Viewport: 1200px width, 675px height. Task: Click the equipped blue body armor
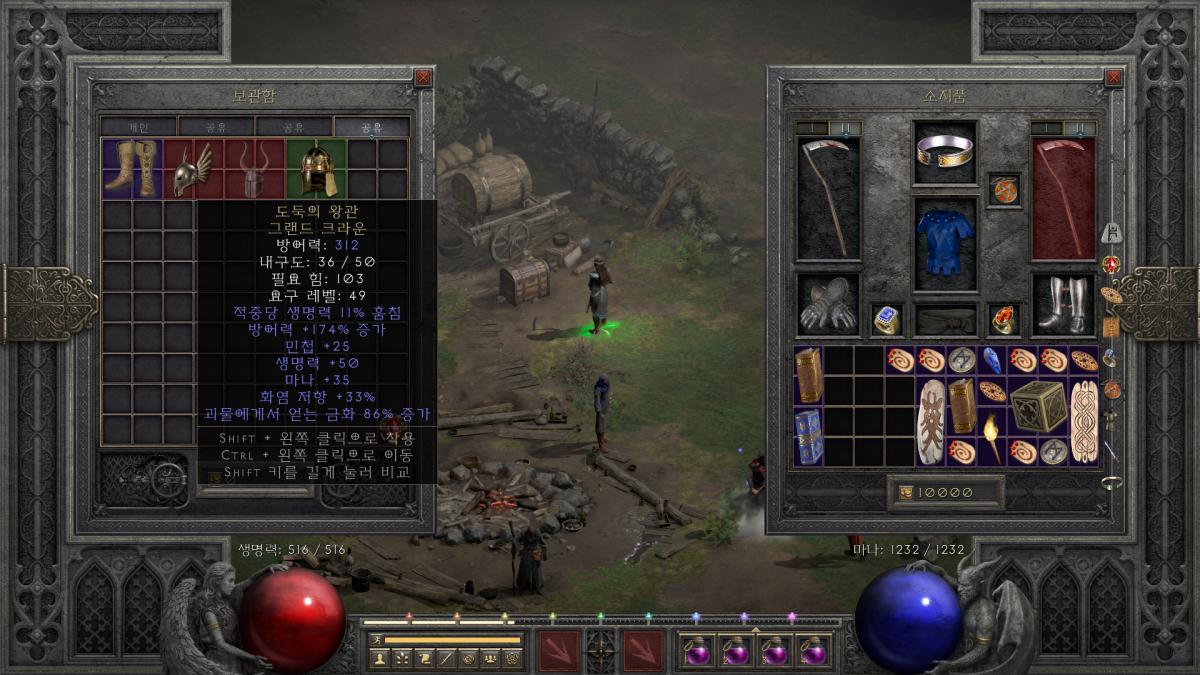coord(945,236)
